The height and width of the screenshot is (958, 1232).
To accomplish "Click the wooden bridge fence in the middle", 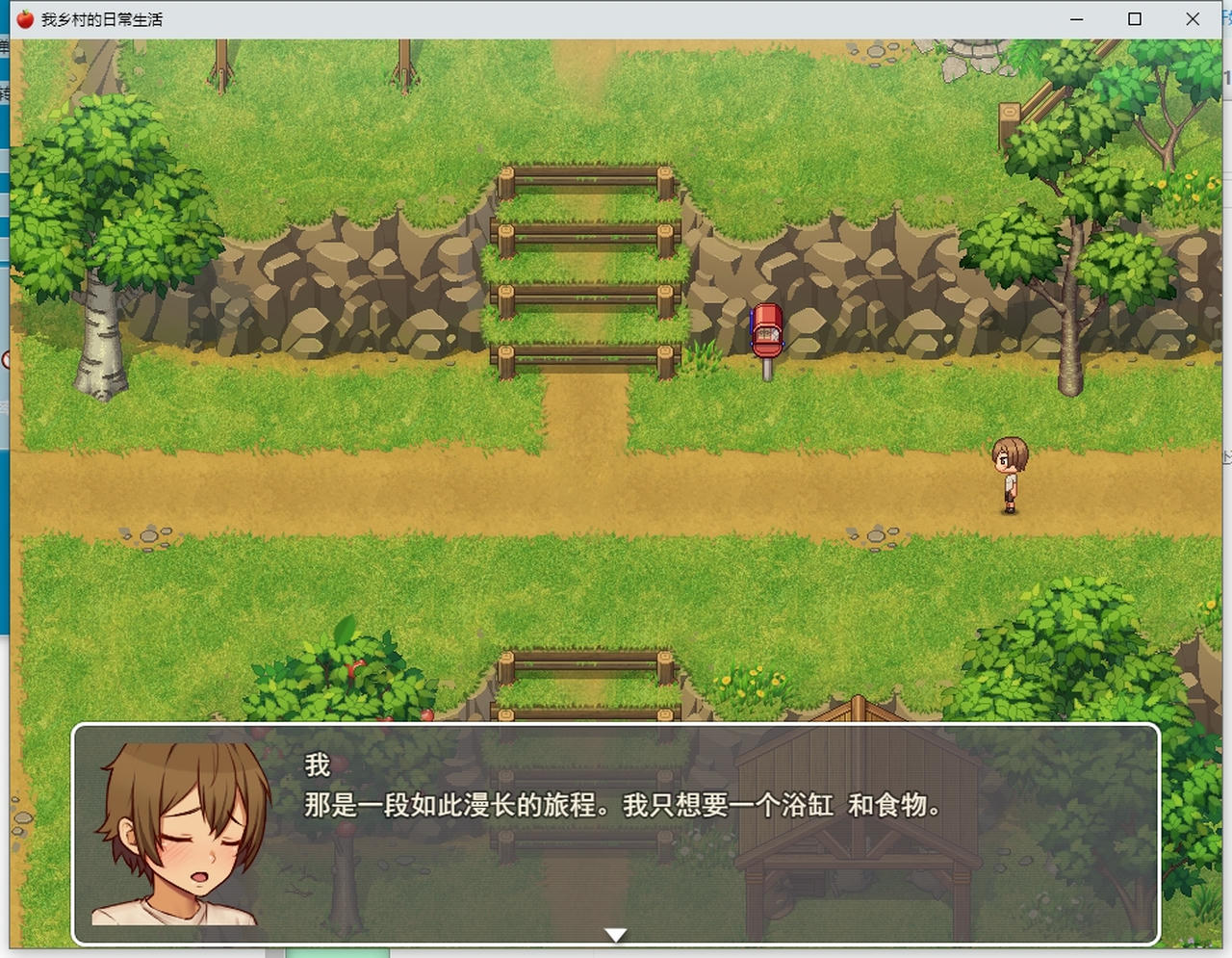I will pyautogui.click(x=582, y=270).
